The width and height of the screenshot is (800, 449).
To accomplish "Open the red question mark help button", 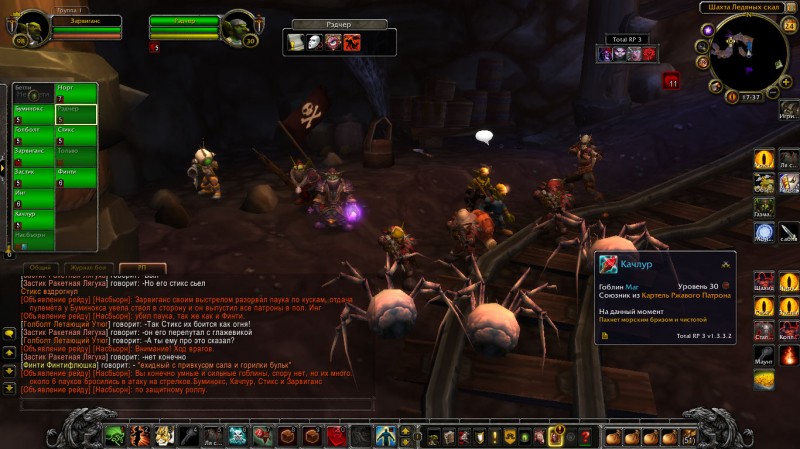I will click(x=585, y=436).
